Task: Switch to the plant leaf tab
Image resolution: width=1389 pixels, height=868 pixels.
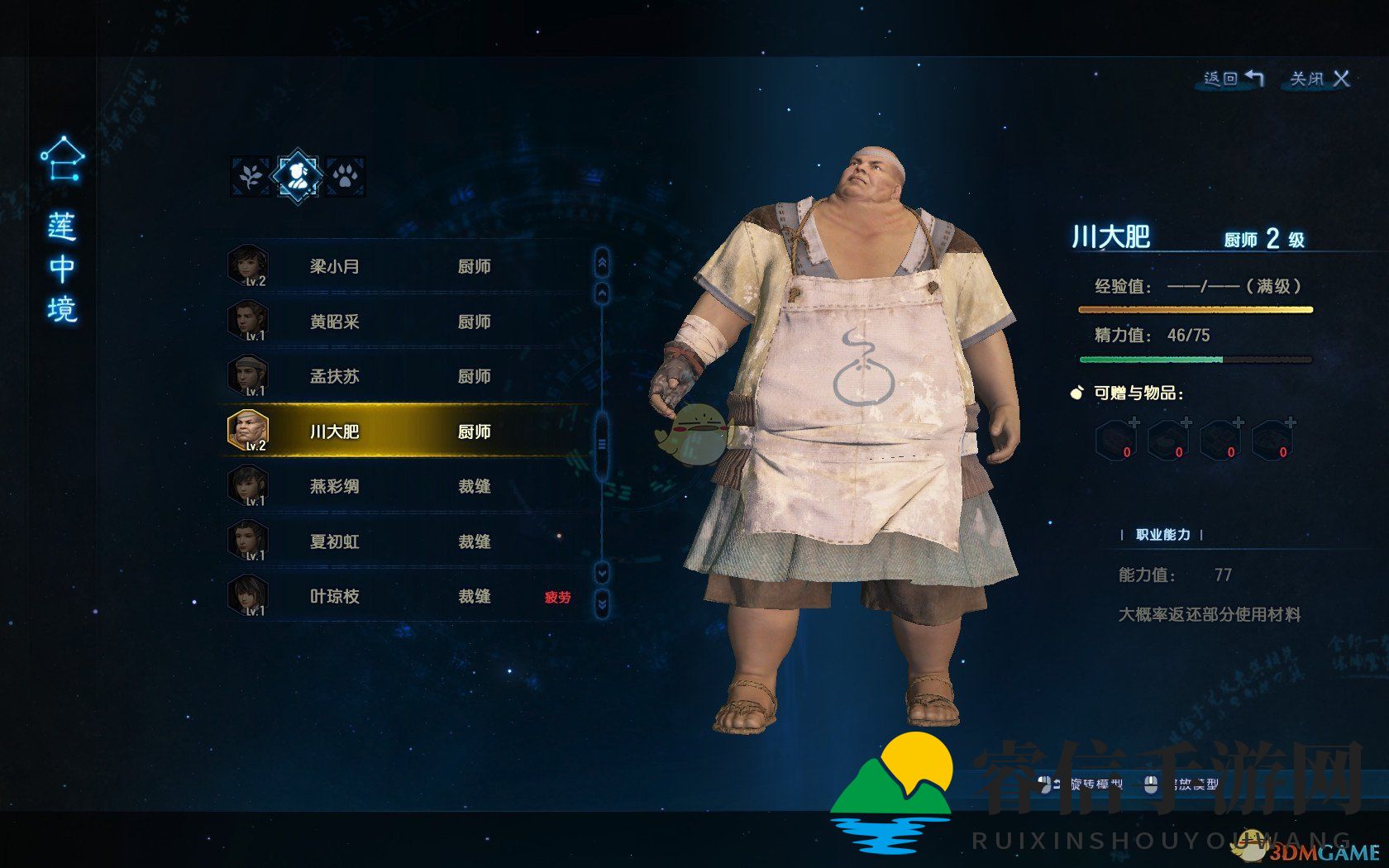Action: (250, 176)
